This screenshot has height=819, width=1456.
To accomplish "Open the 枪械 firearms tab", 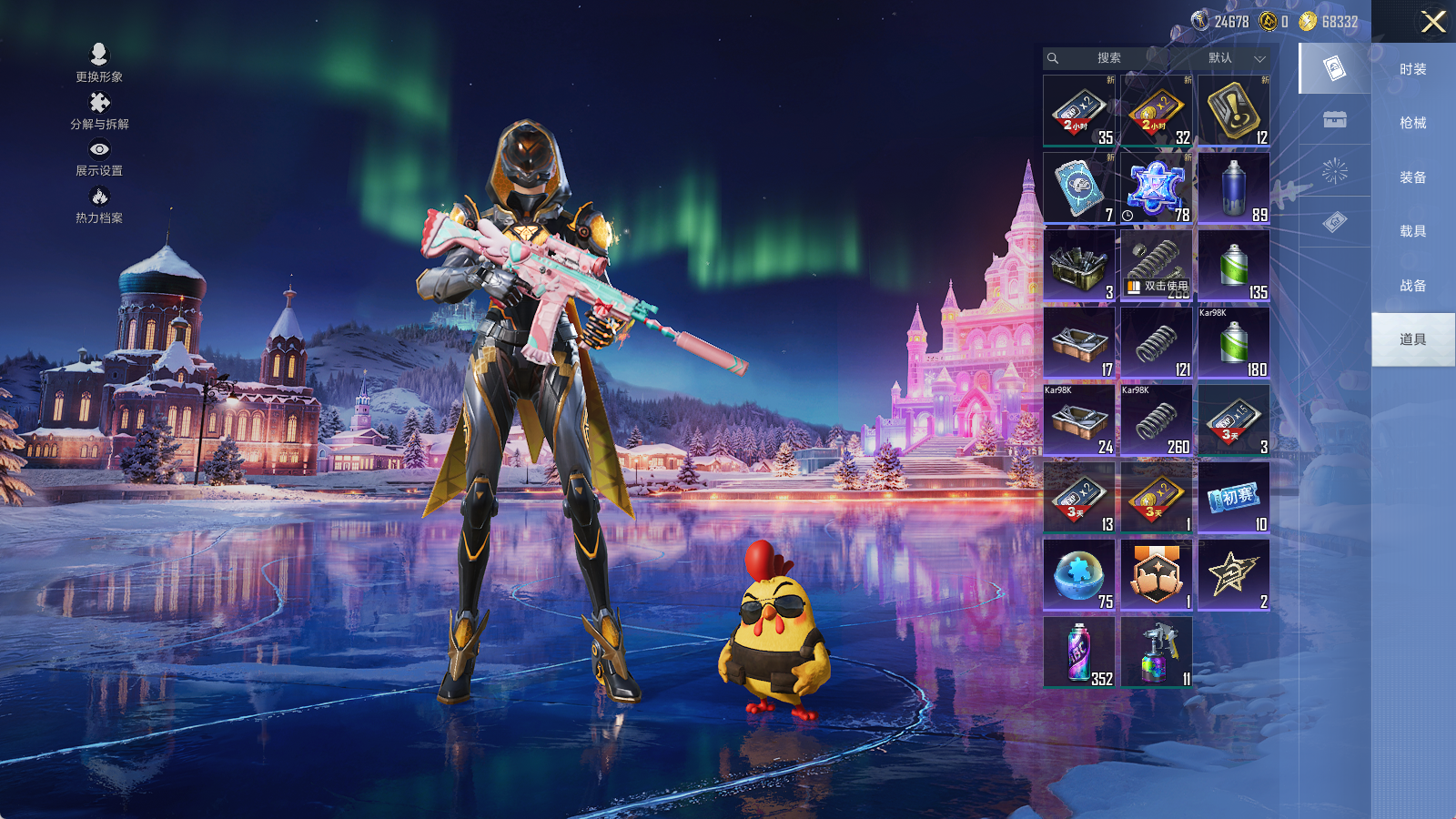I will pyautogui.click(x=1412, y=123).
